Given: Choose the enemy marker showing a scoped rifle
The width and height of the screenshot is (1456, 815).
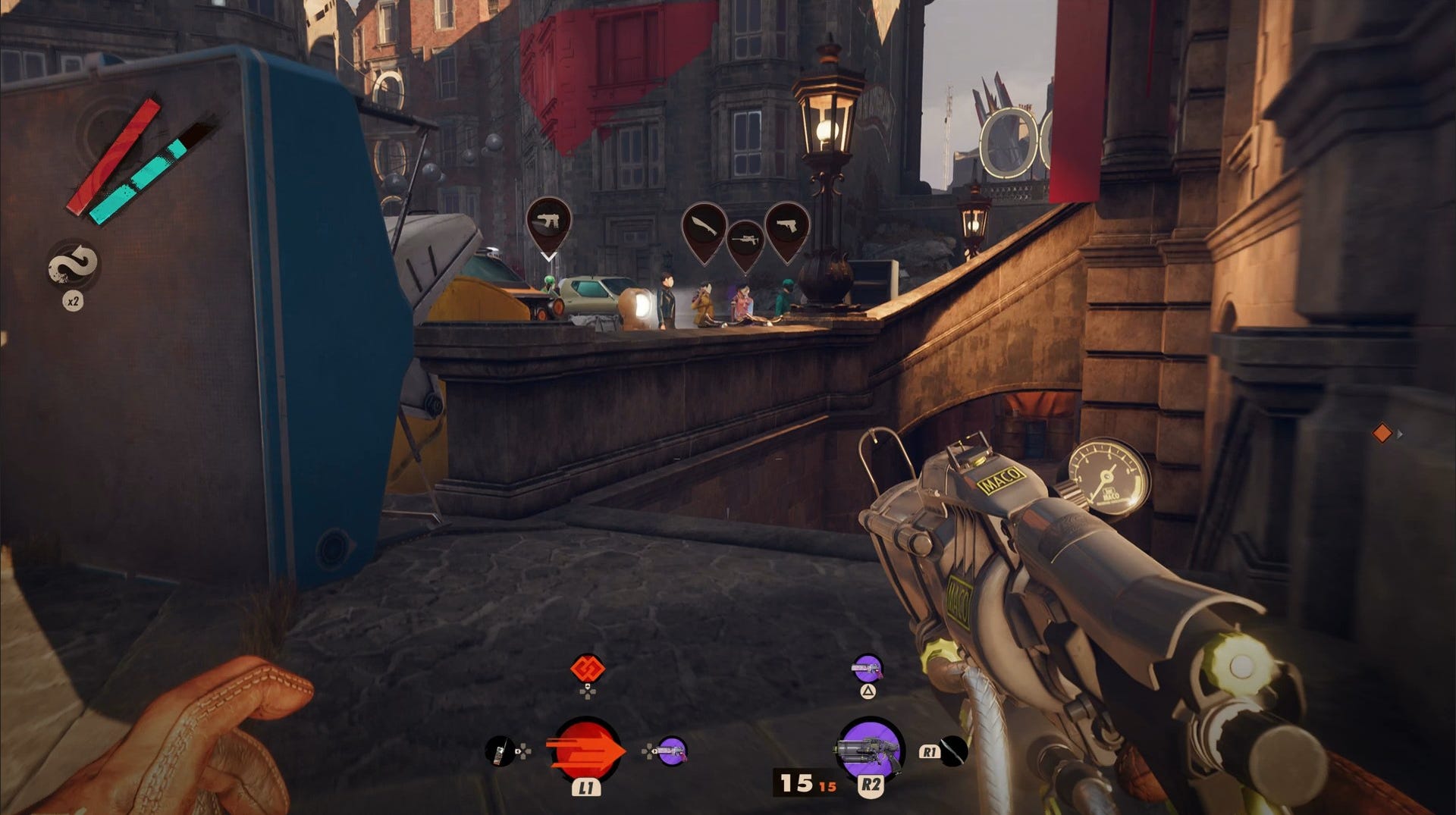Looking at the screenshot, I should [x=745, y=243].
